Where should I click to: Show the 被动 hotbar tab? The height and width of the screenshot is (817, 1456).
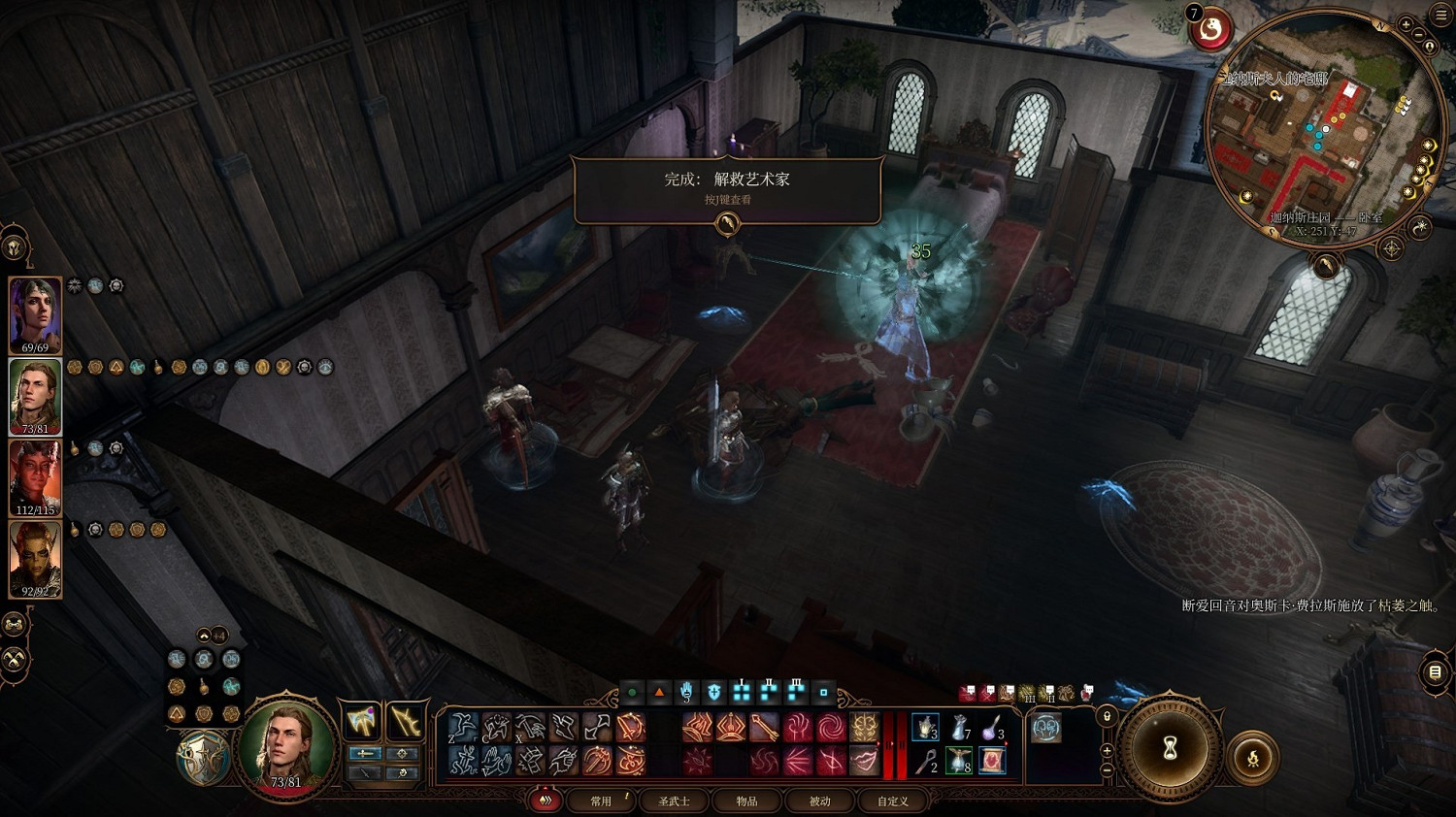pyautogui.click(x=820, y=801)
